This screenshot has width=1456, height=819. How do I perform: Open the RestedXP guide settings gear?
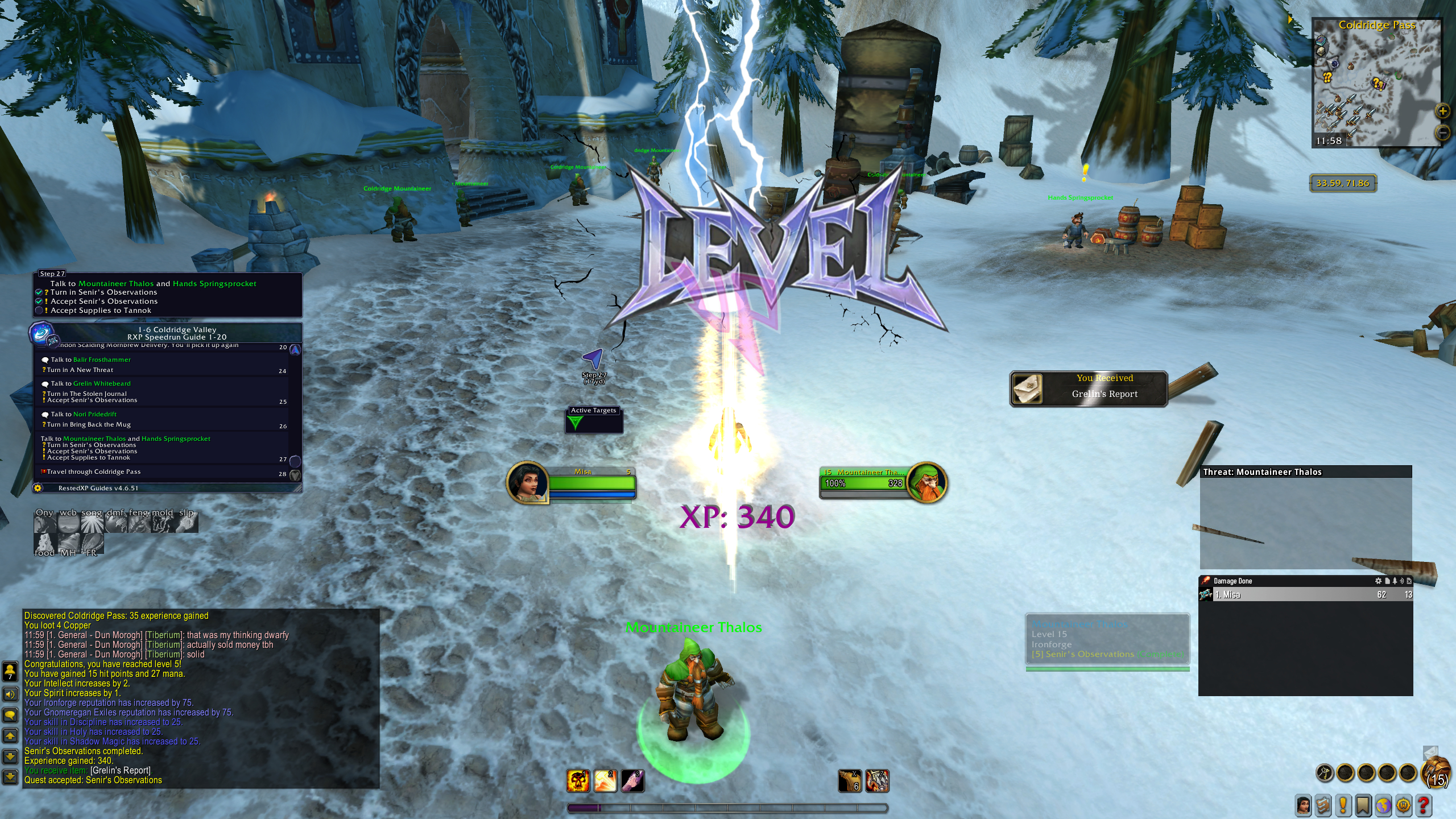[38, 488]
